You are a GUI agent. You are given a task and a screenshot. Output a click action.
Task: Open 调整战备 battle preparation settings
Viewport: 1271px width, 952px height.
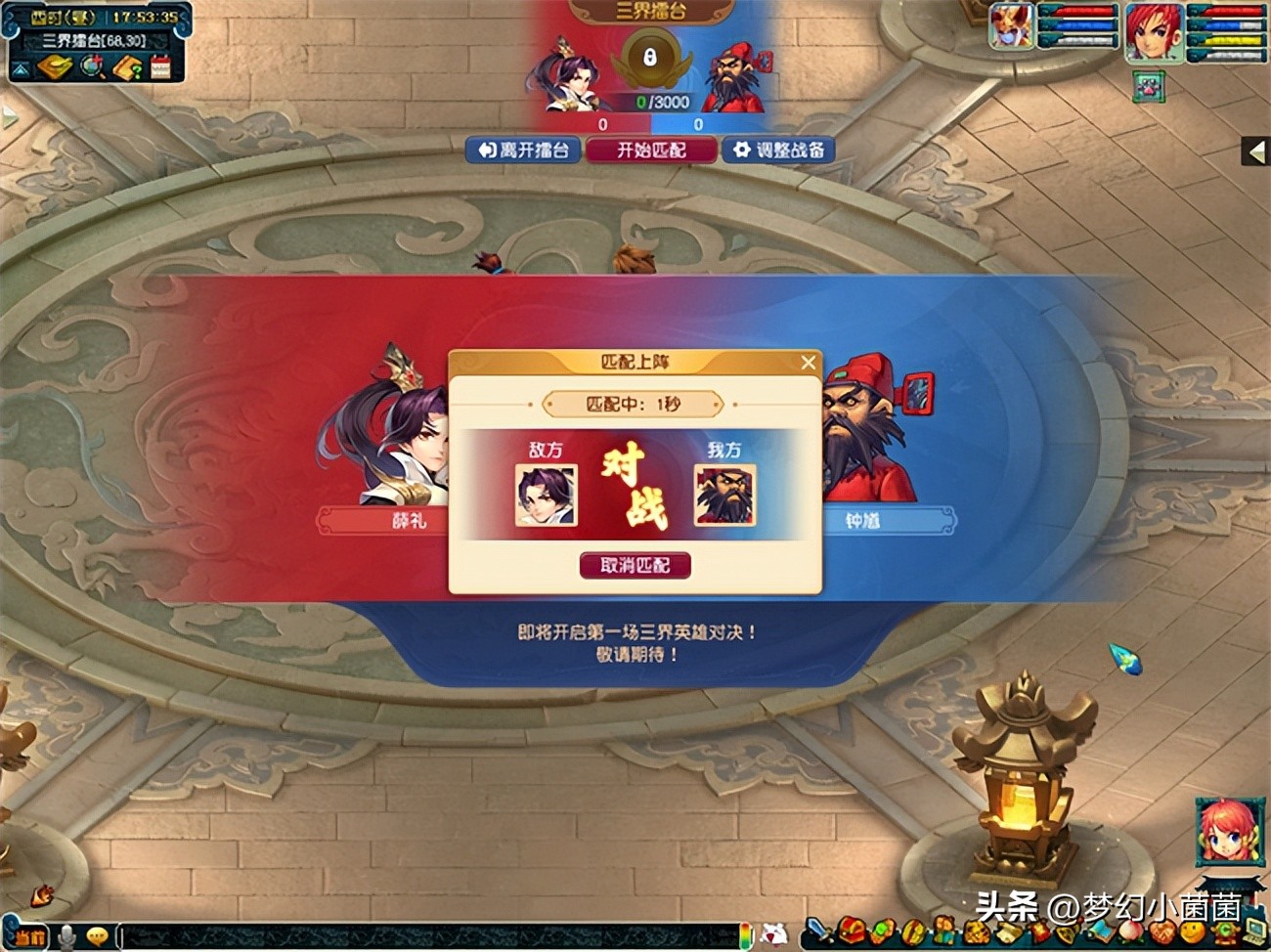coord(778,150)
